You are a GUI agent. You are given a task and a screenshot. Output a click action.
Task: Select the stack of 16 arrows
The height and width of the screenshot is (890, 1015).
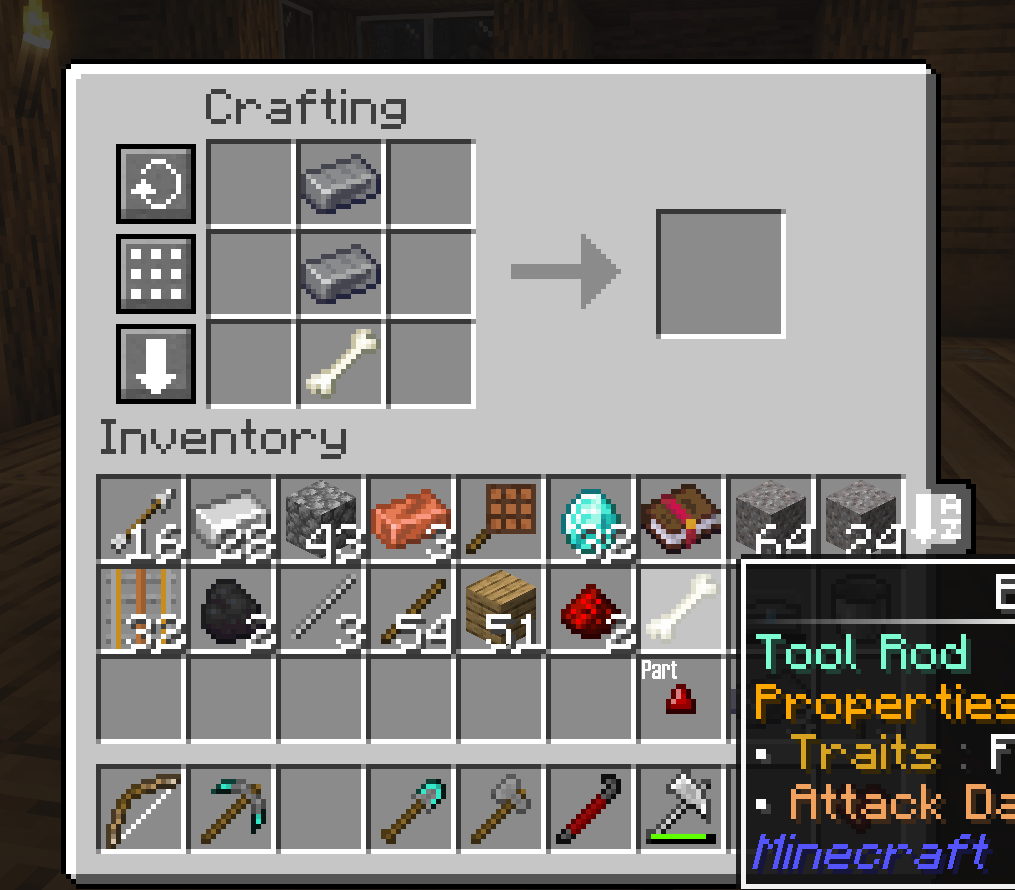pos(141,518)
